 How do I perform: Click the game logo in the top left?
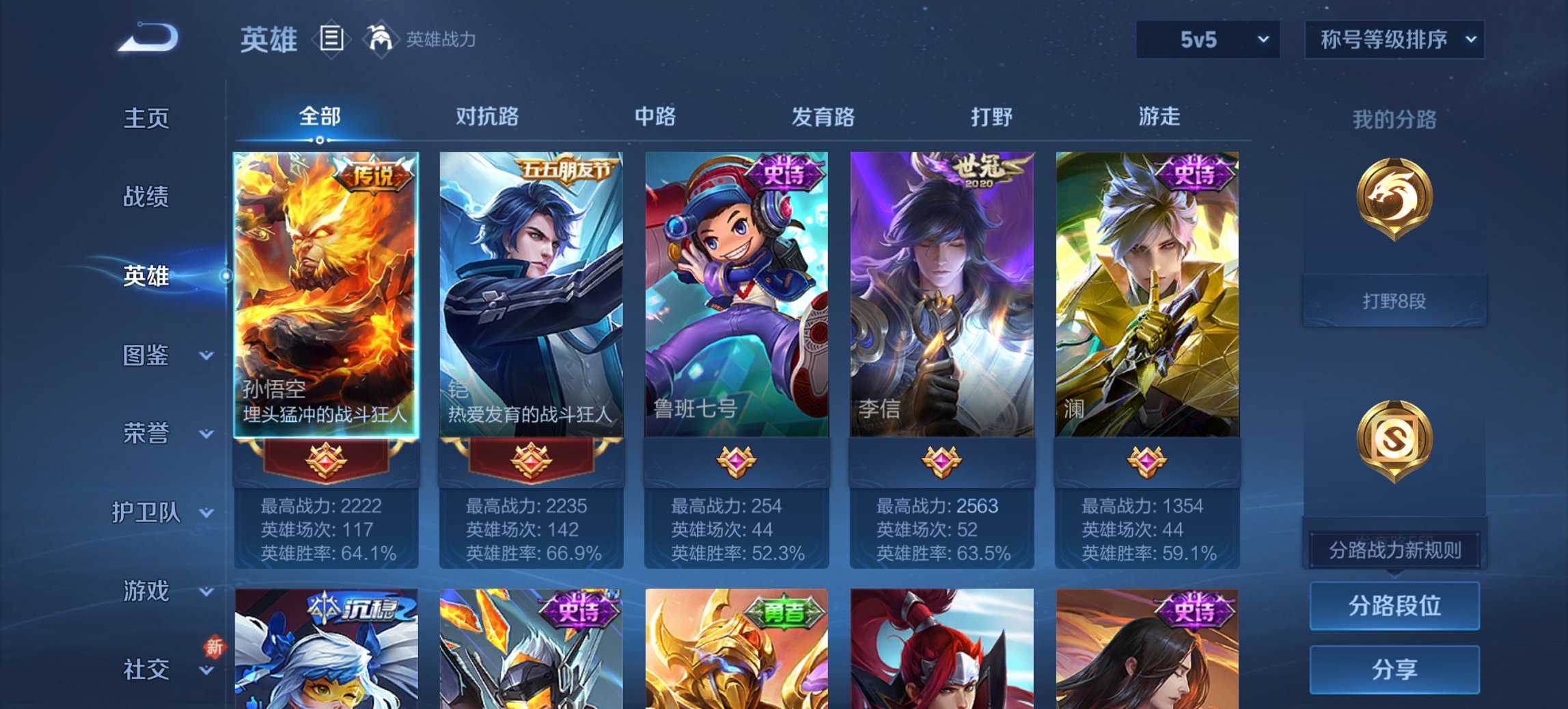click(147, 38)
